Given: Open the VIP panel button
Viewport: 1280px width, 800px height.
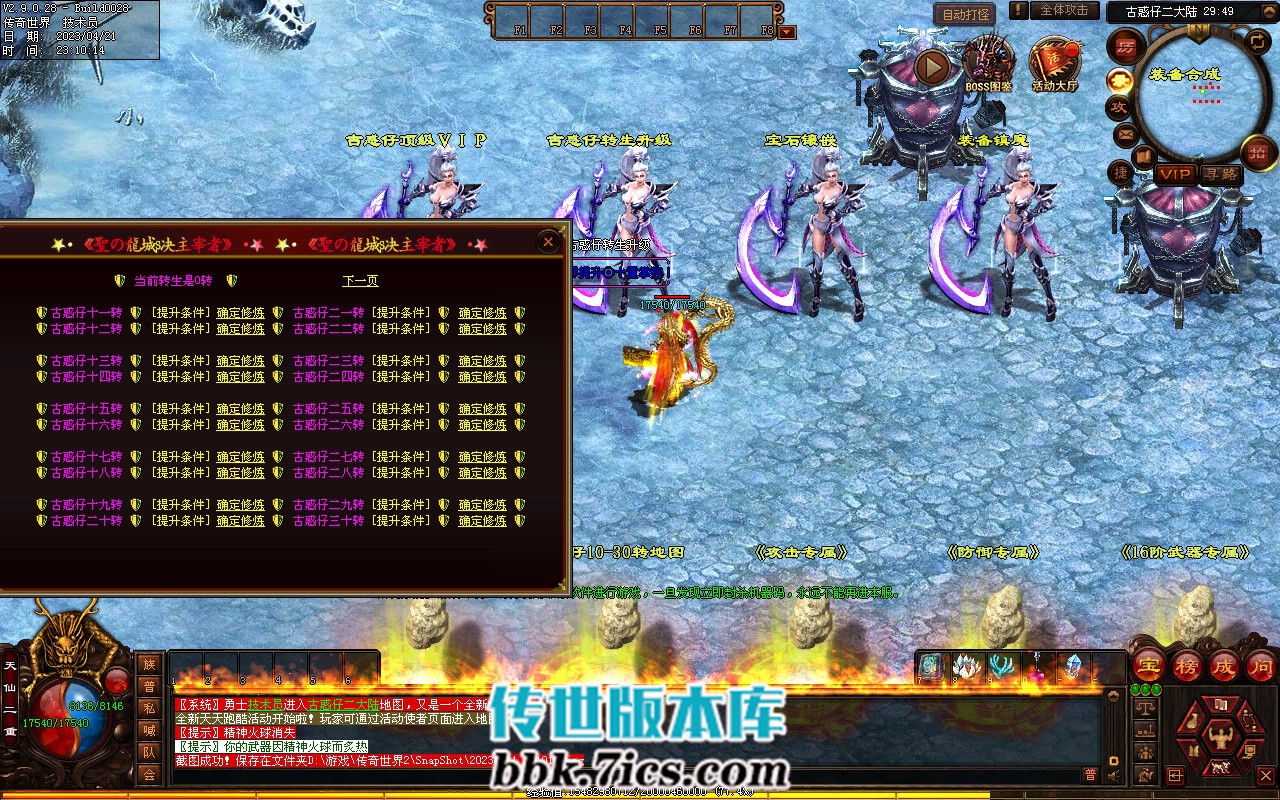Looking at the screenshot, I should pyautogui.click(x=1175, y=174).
